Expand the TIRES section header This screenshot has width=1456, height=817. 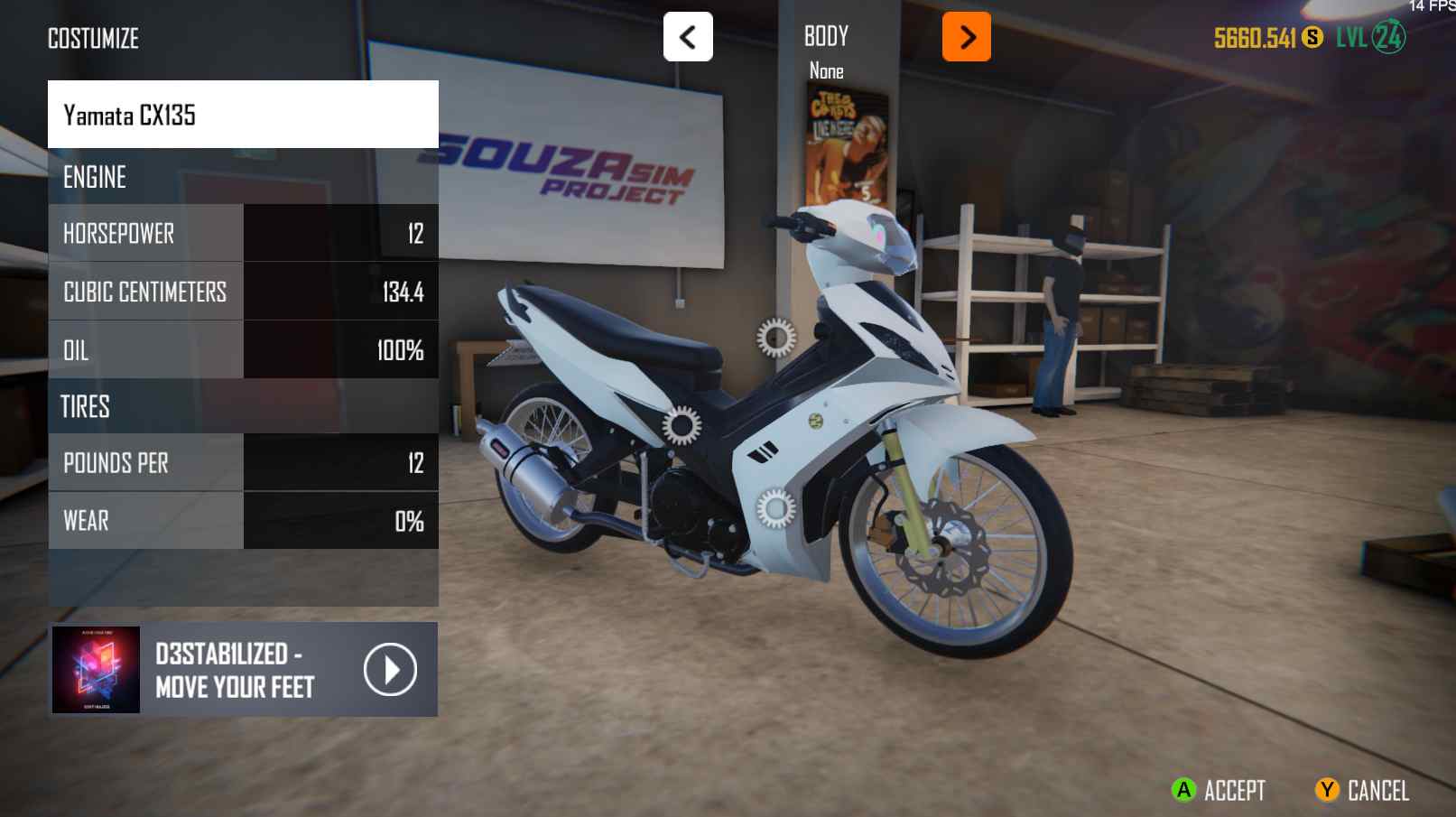(x=244, y=406)
